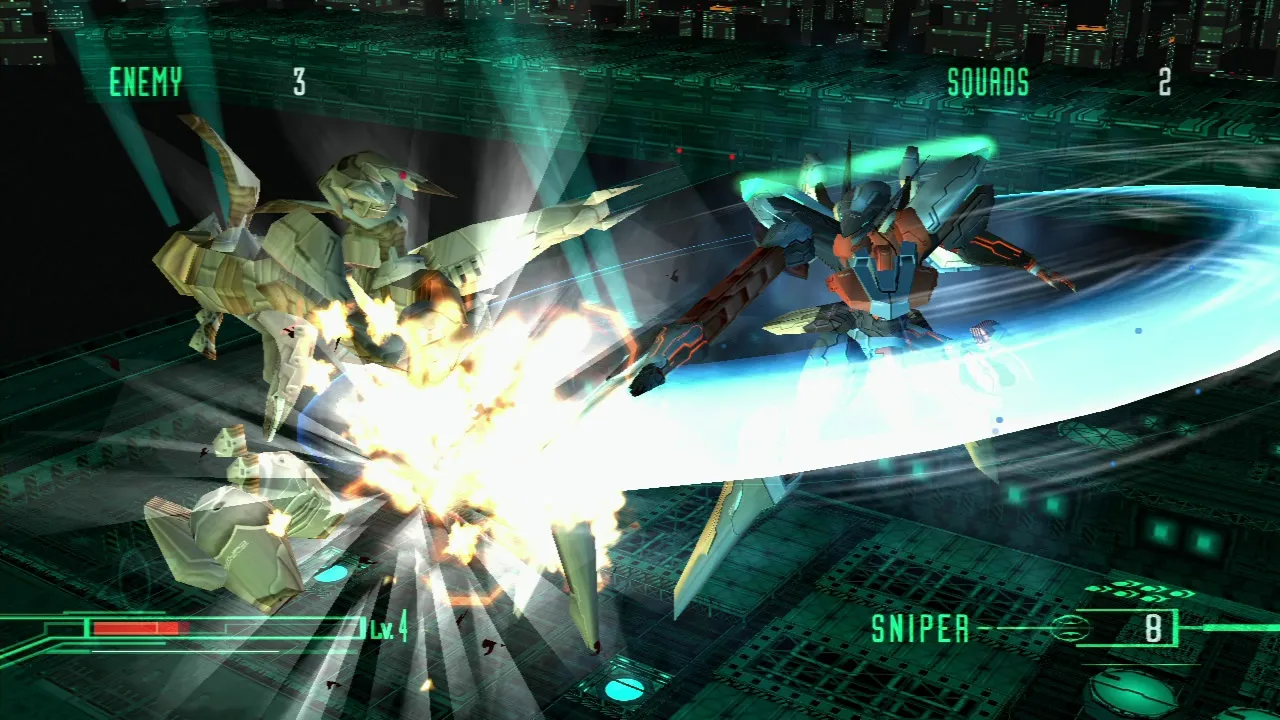Select the SNIPER sub-weapon indicator
This screenshot has height=720, width=1280.
[x=921, y=629]
